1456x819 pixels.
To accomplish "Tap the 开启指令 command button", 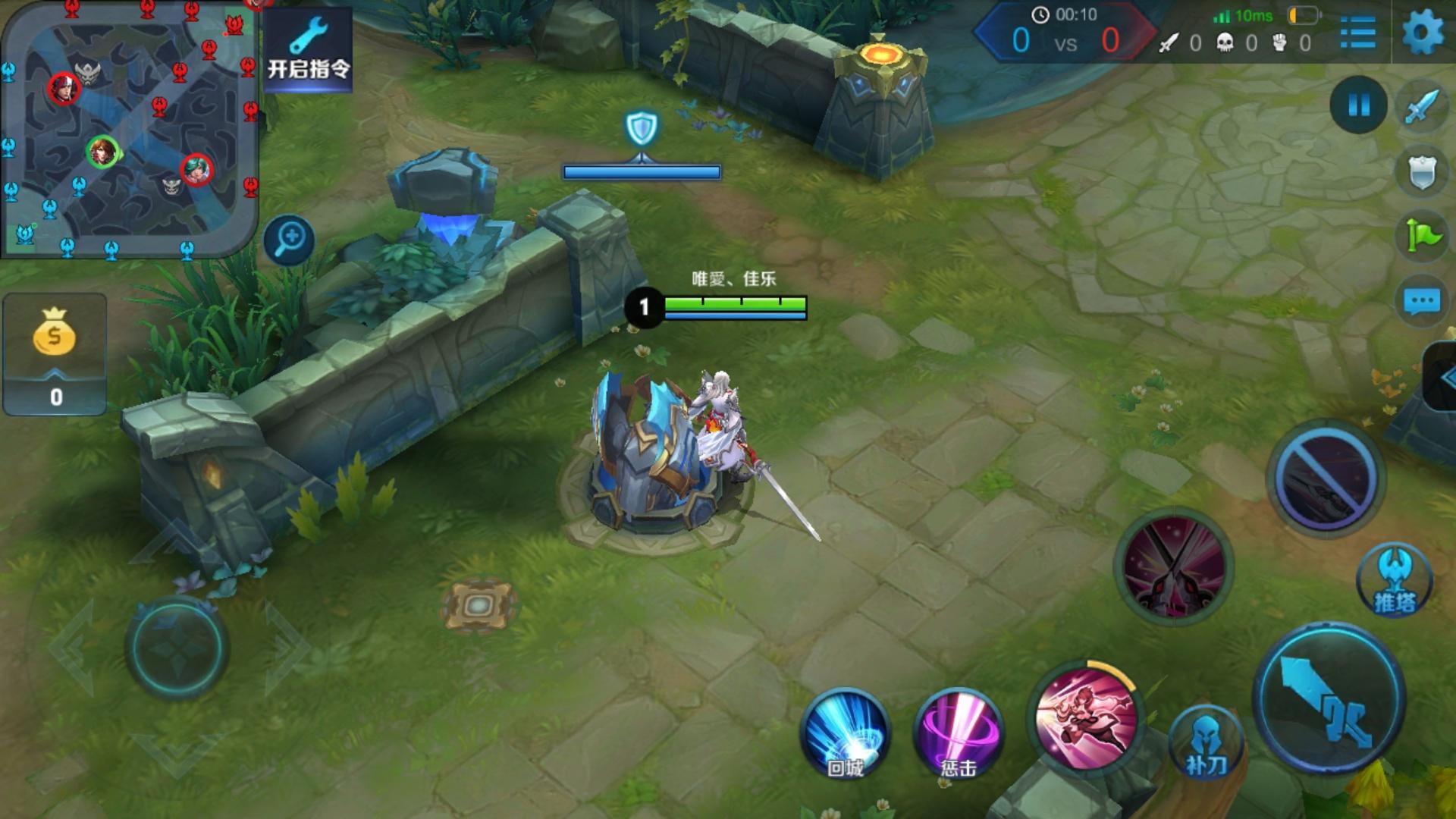I will pyautogui.click(x=309, y=49).
